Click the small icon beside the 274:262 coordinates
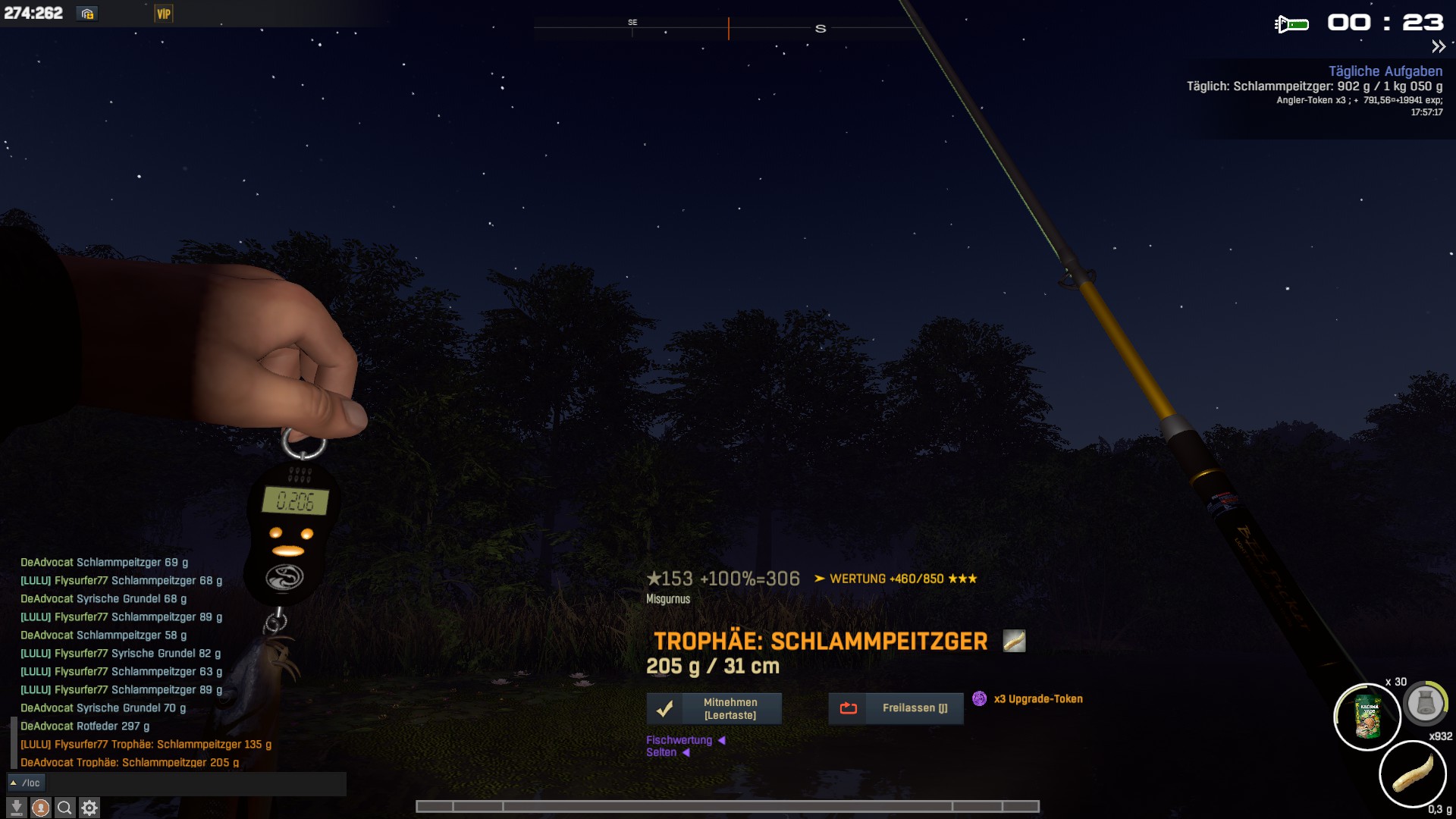 87,14
